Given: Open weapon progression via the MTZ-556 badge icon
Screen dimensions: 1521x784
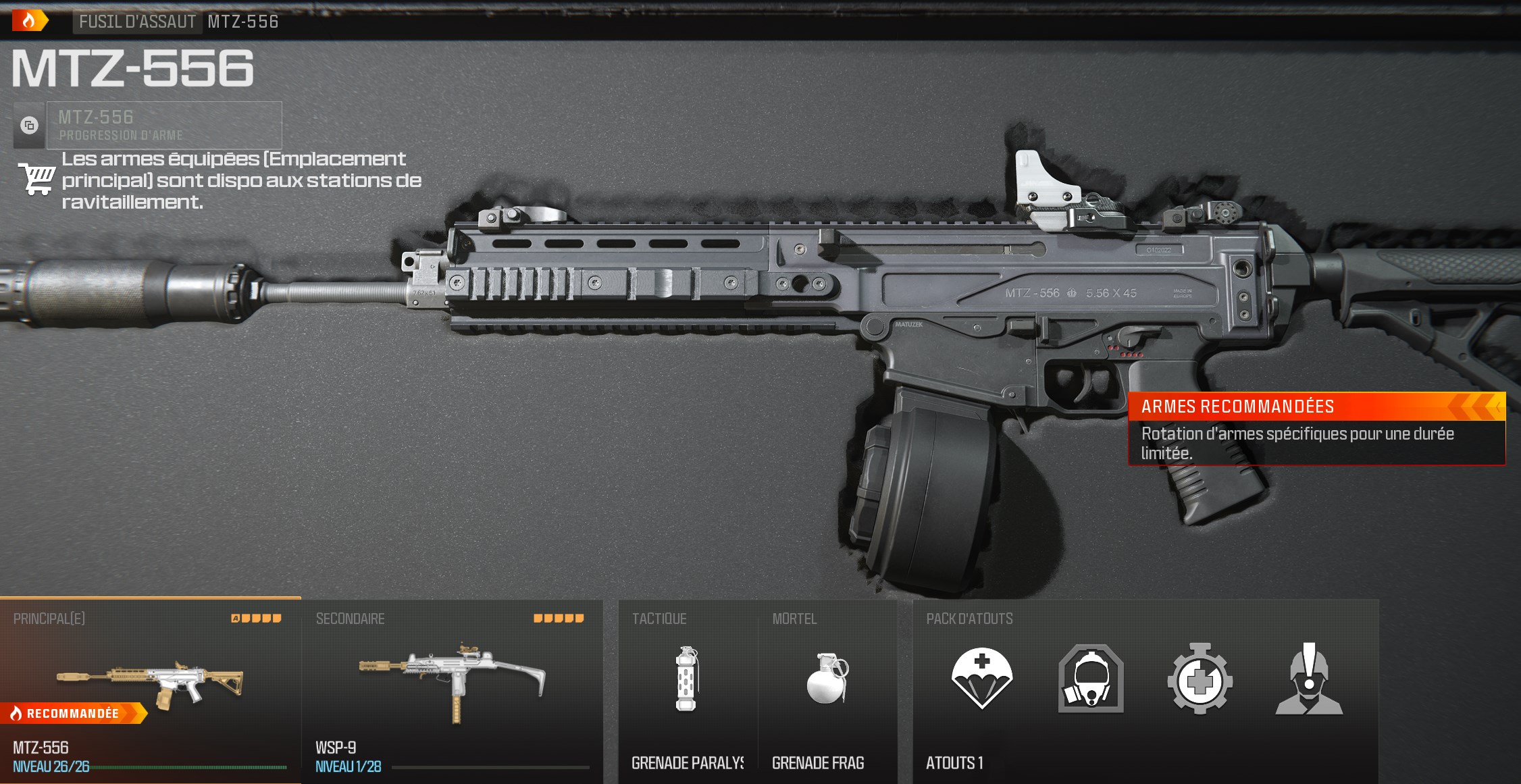Looking at the screenshot, I should (28, 126).
